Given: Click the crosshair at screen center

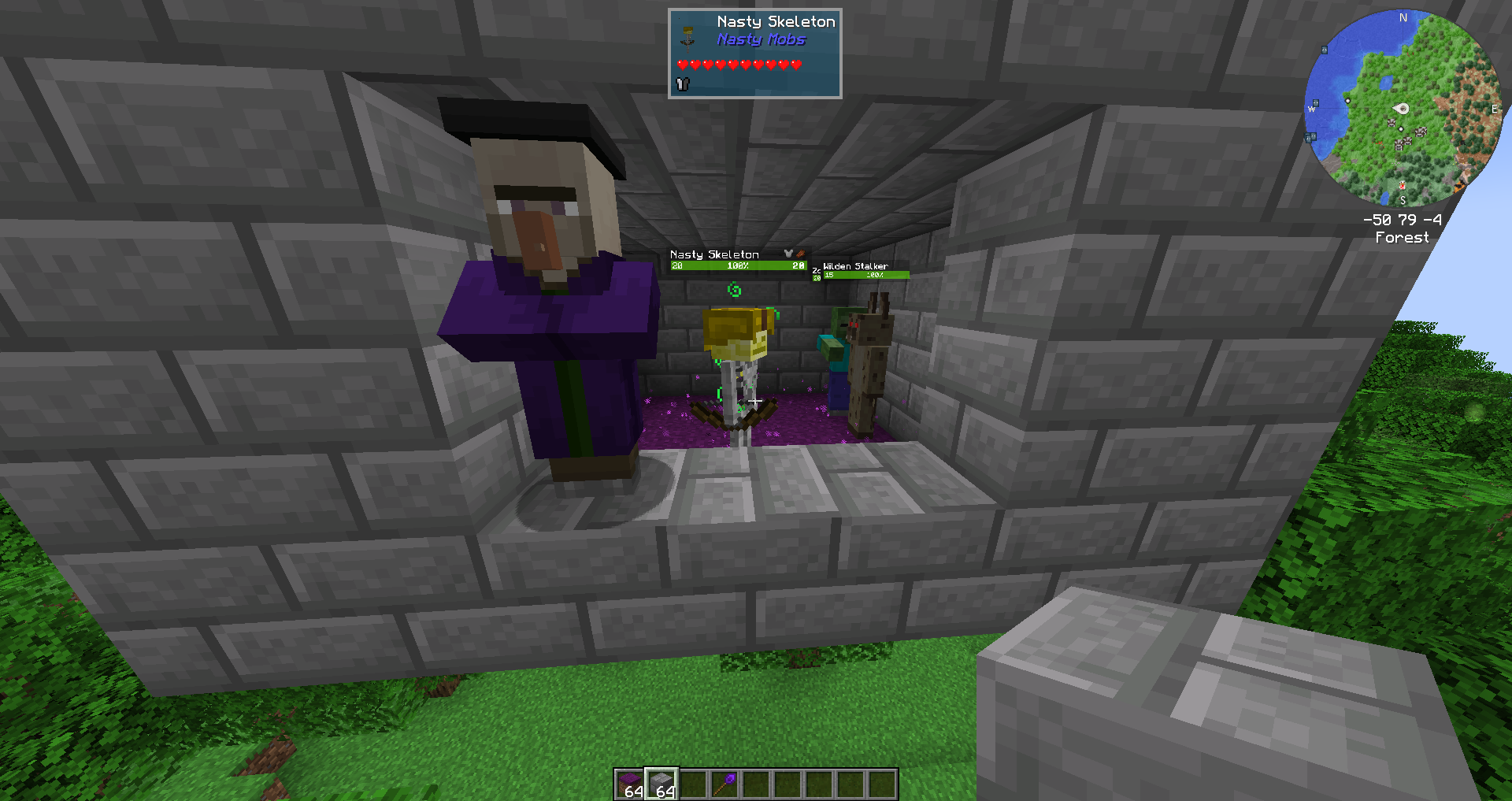Looking at the screenshot, I should 756,402.
